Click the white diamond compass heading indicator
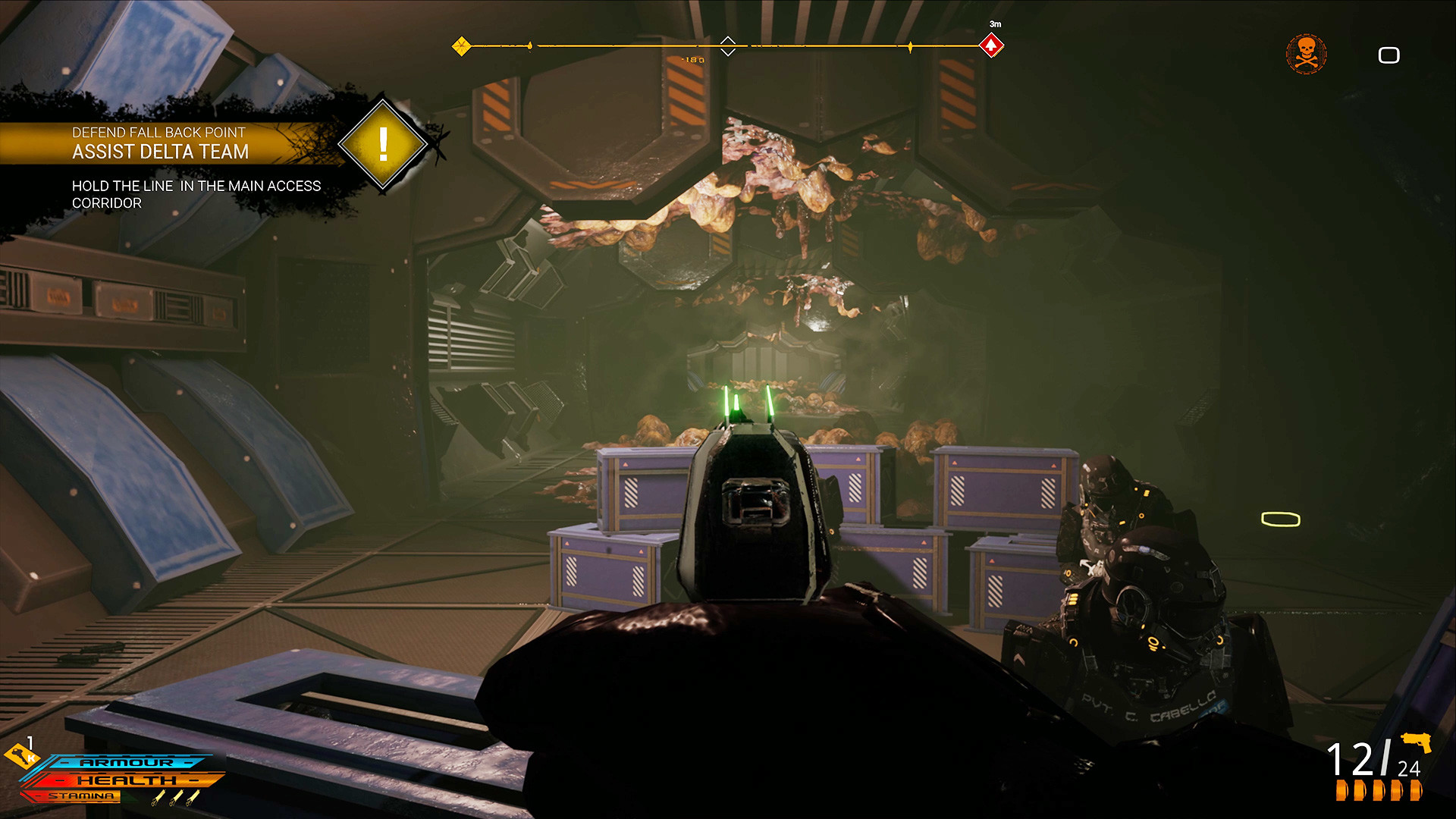This screenshot has width=1456, height=819. pos(727,46)
